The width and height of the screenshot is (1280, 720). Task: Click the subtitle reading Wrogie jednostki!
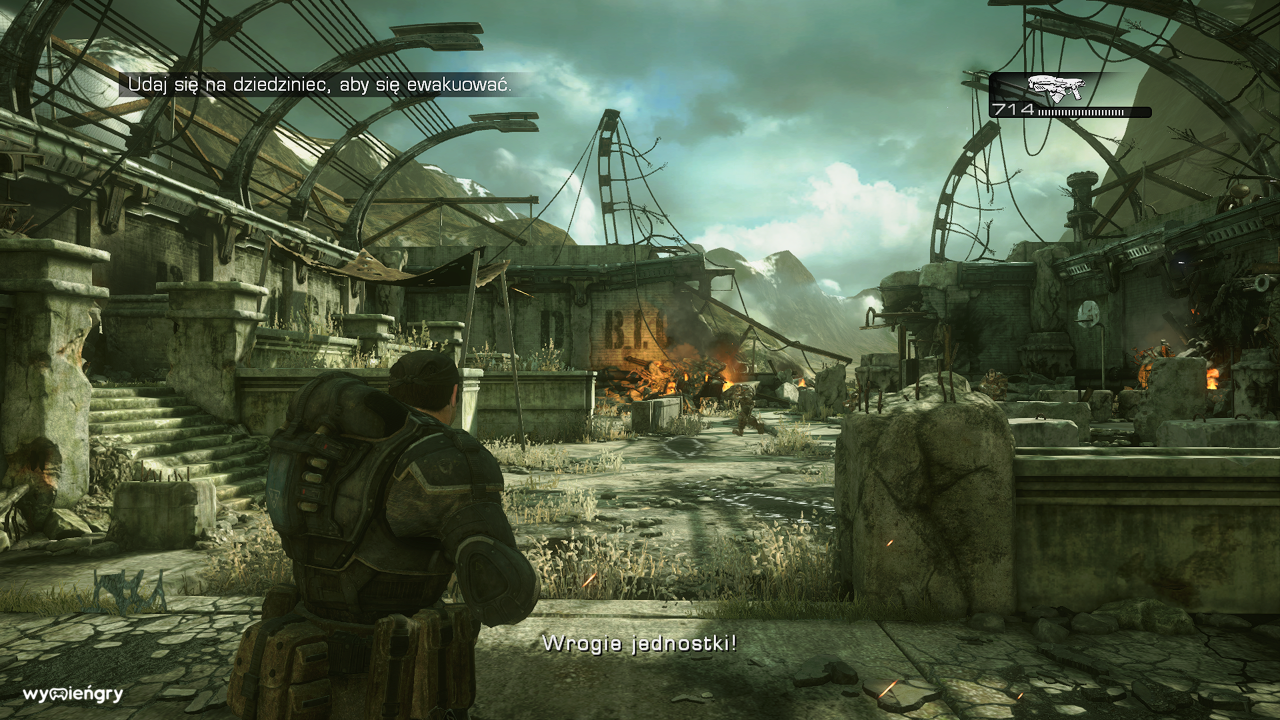pyautogui.click(x=639, y=646)
